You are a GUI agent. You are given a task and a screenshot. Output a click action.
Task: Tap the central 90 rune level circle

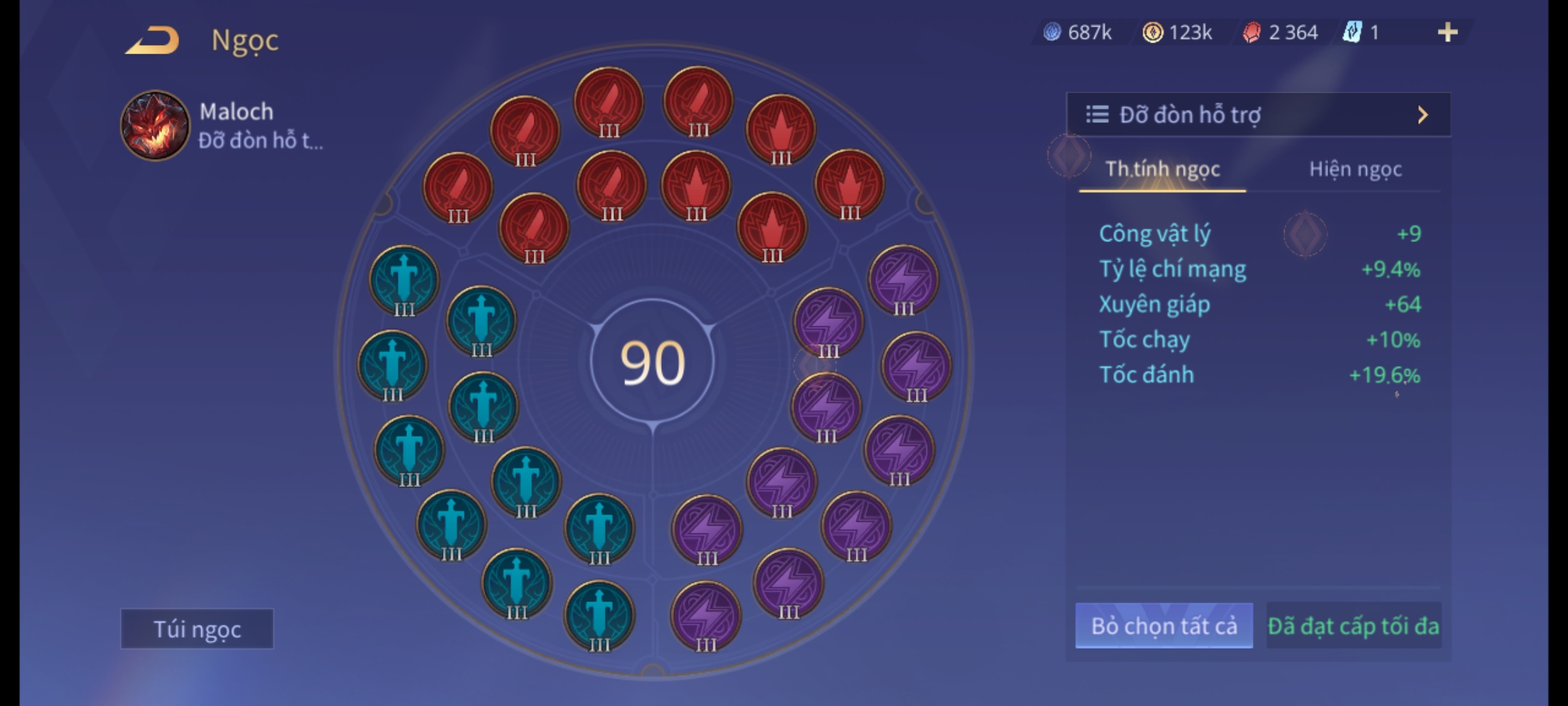coord(652,363)
